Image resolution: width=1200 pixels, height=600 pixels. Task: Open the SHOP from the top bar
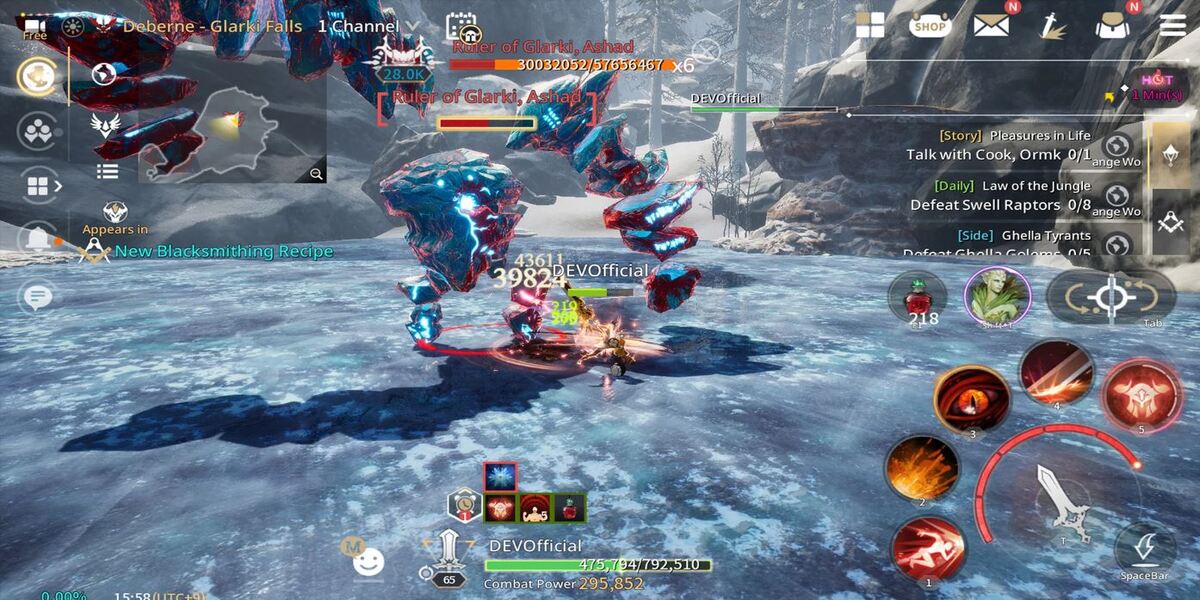929,26
